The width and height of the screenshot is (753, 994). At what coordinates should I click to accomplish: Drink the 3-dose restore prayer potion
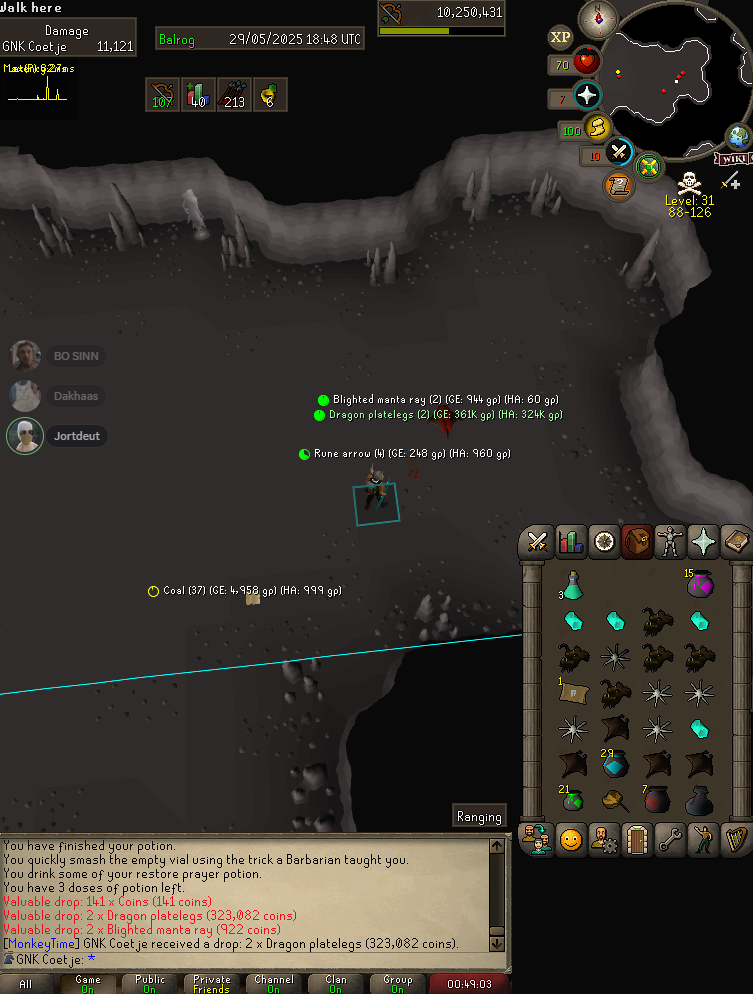point(573,586)
